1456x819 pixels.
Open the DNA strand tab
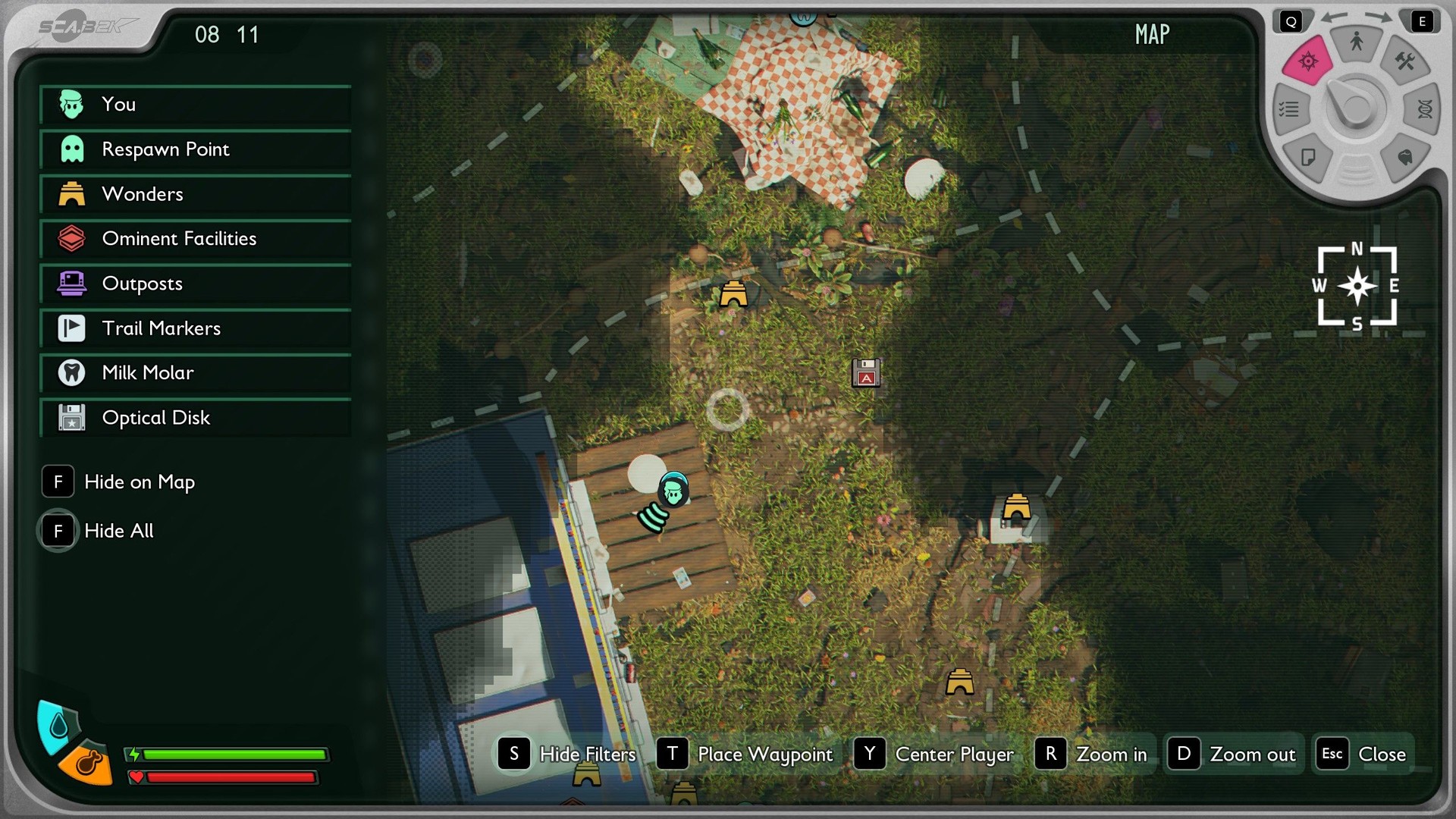tap(1424, 110)
